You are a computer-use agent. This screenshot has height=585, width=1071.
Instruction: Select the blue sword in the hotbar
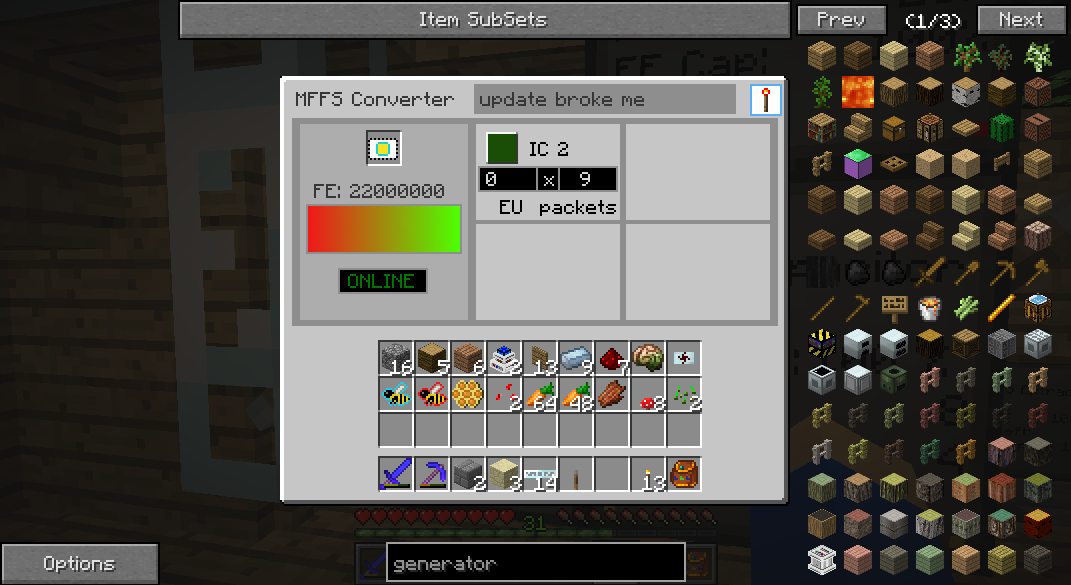point(396,473)
